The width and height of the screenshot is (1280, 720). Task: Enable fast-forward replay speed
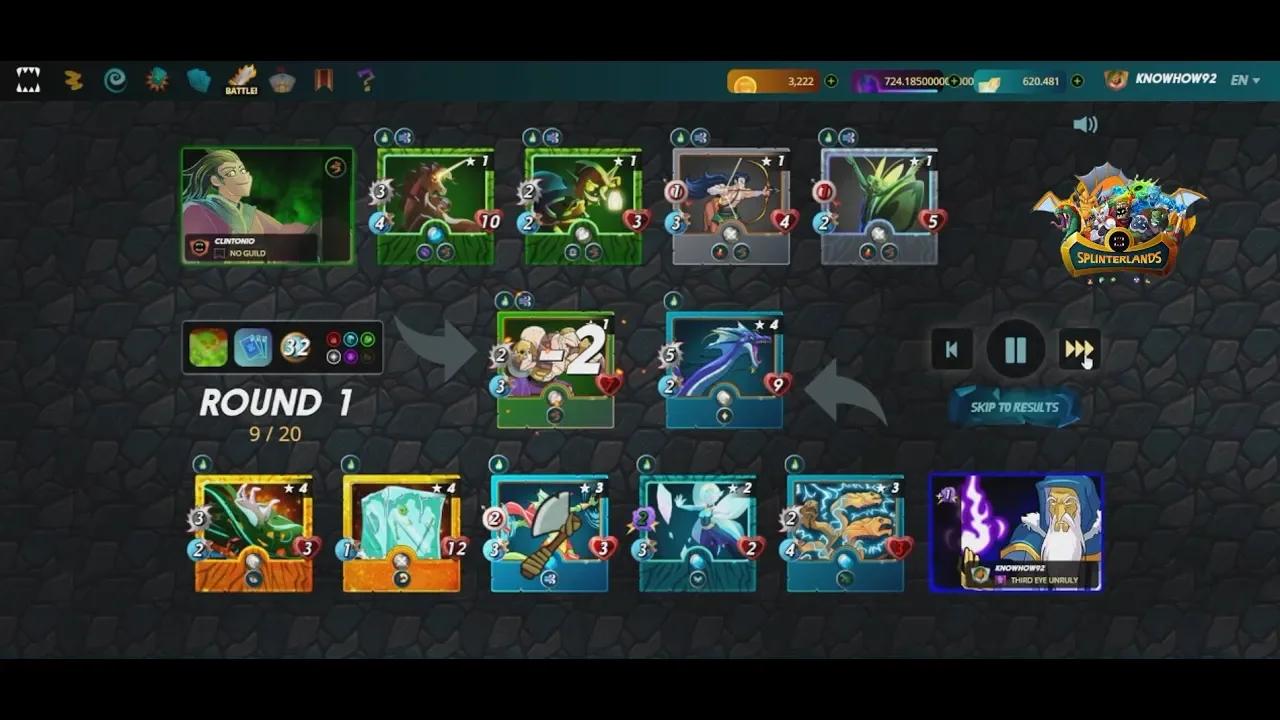[x=1079, y=350]
